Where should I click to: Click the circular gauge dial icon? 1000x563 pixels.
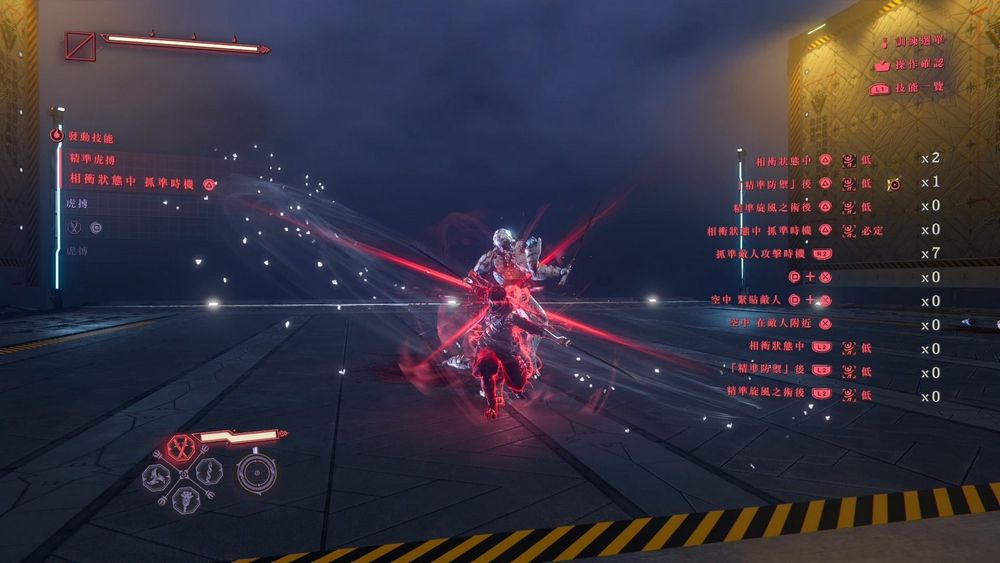coord(255,473)
